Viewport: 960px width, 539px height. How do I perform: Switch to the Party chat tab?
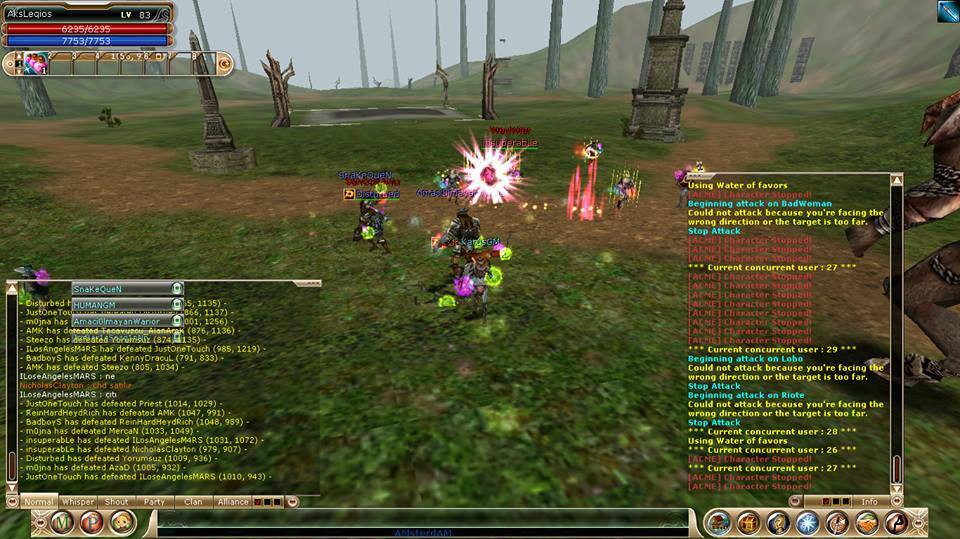(x=154, y=502)
